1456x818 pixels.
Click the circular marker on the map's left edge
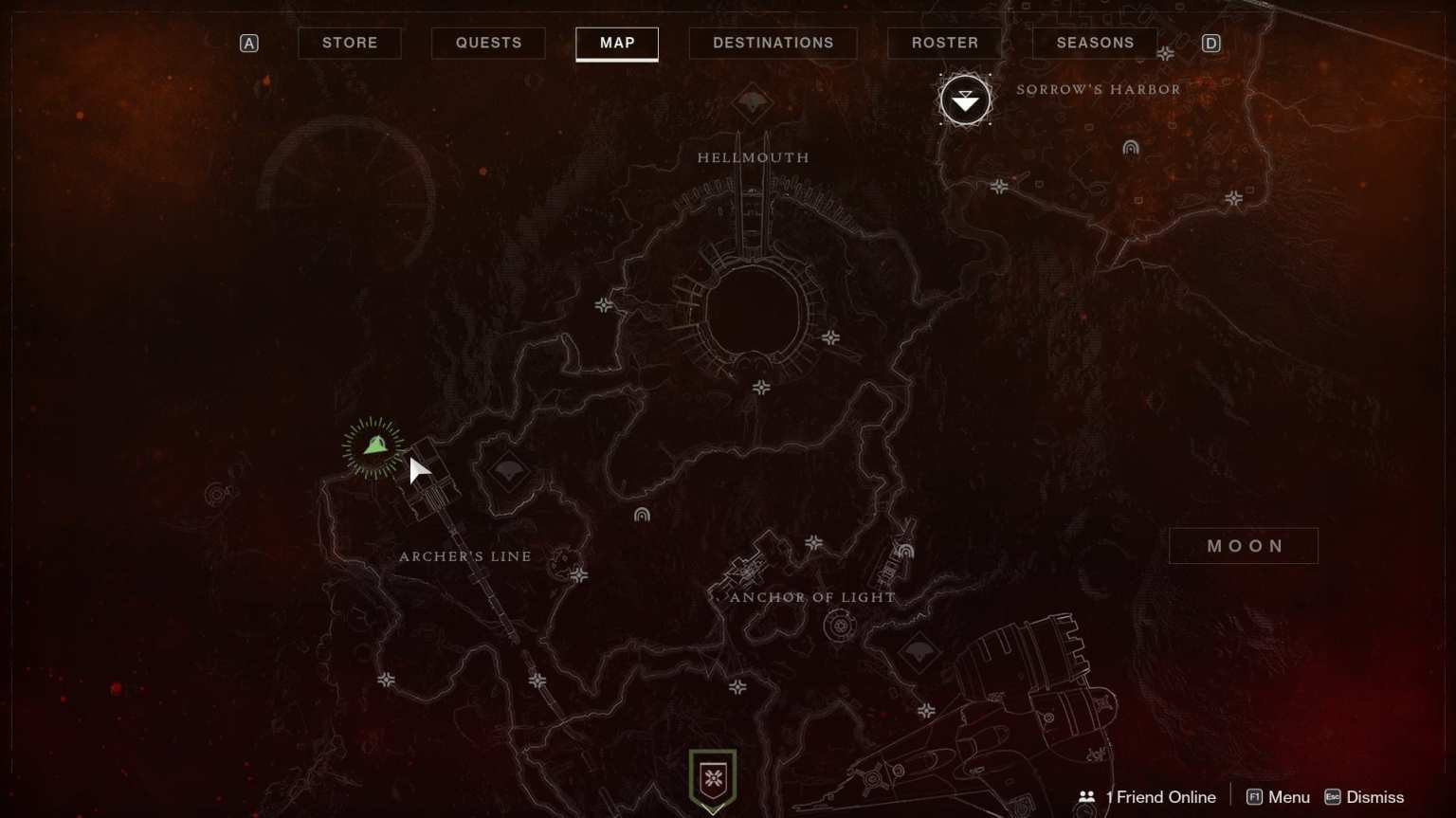coord(216,493)
